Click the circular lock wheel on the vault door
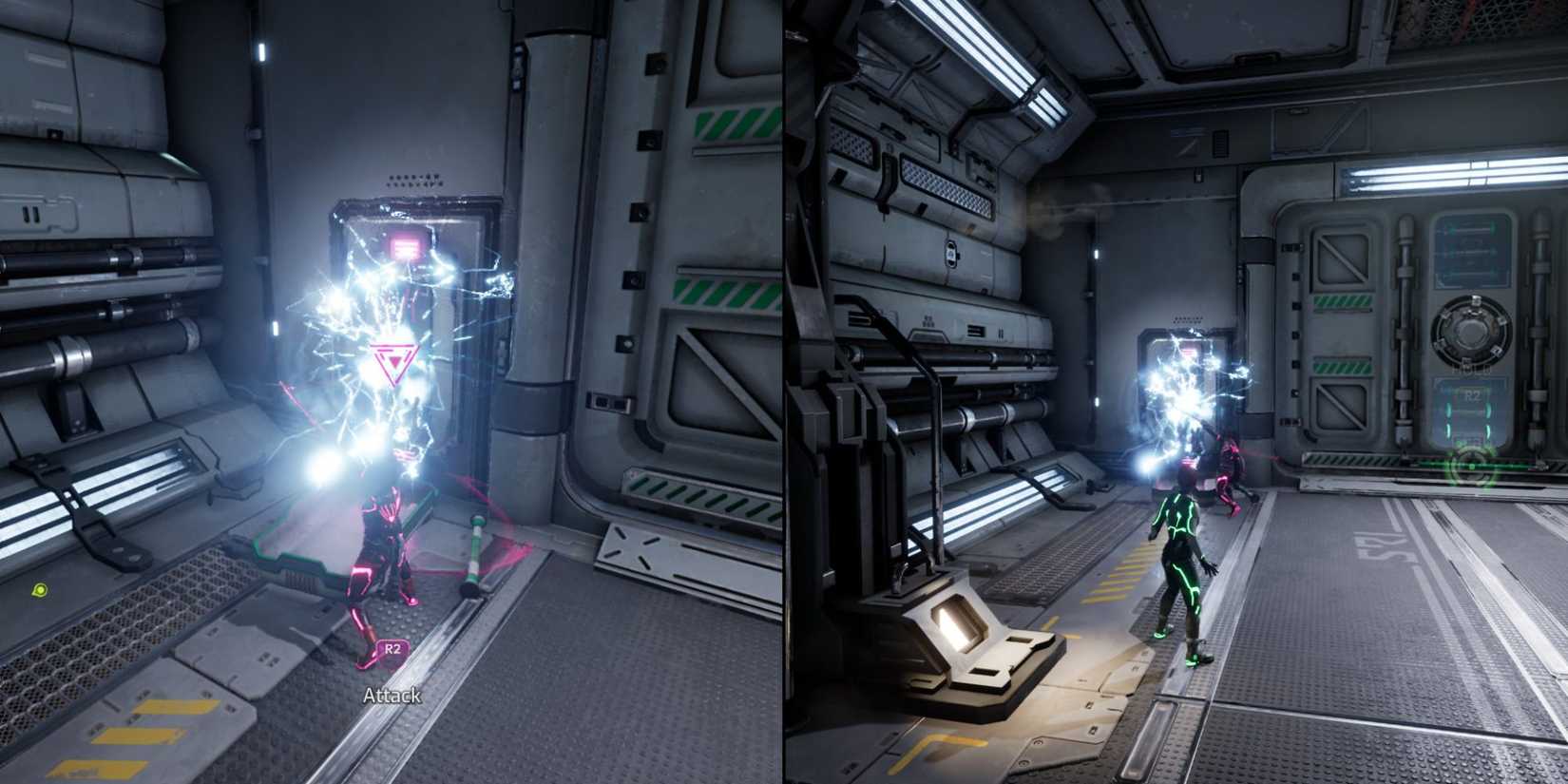Image resolution: width=1568 pixels, height=784 pixels. [x=1470, y=330]
